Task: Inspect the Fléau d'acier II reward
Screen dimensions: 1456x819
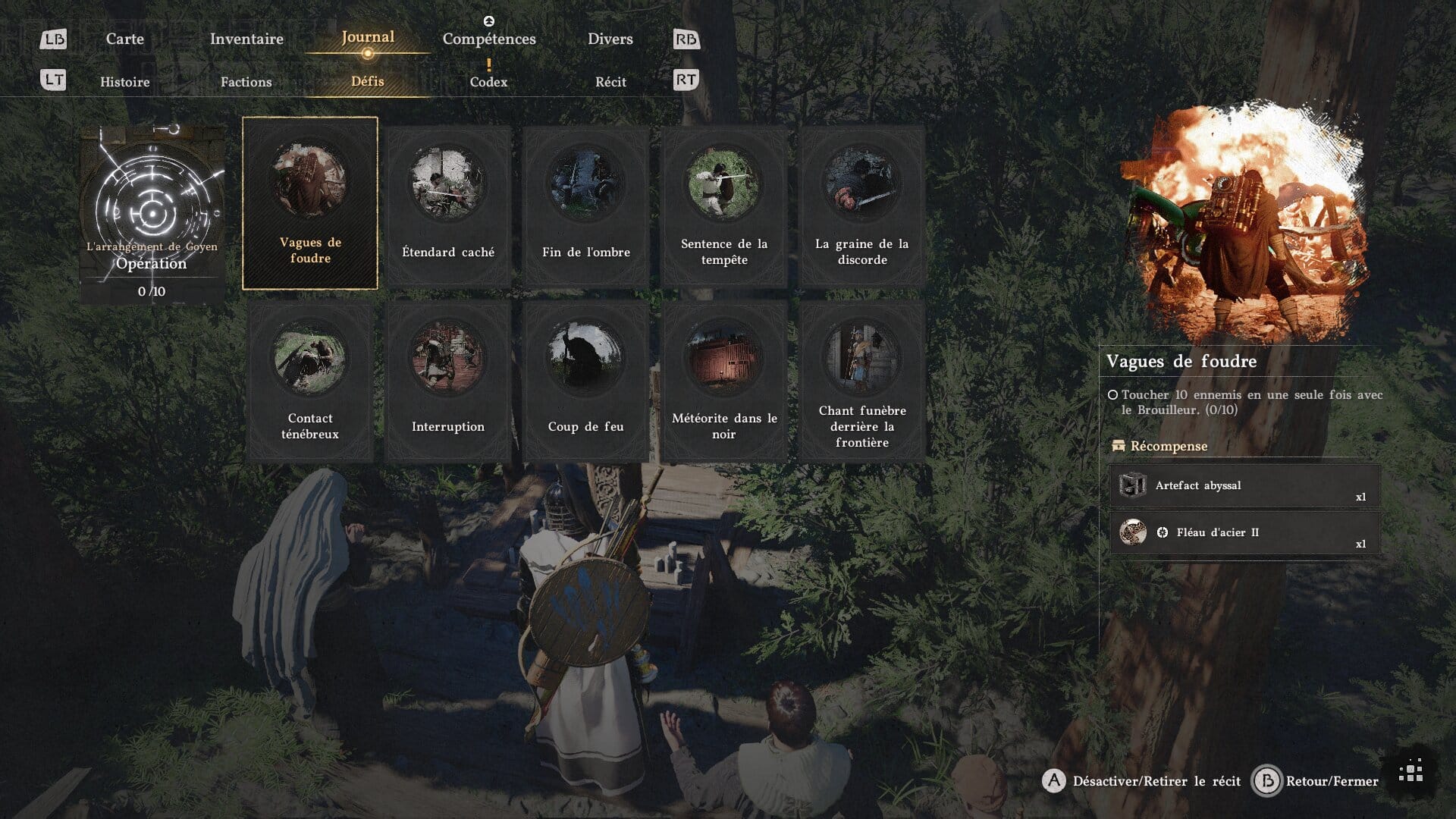Action: tap(1244, 532)
